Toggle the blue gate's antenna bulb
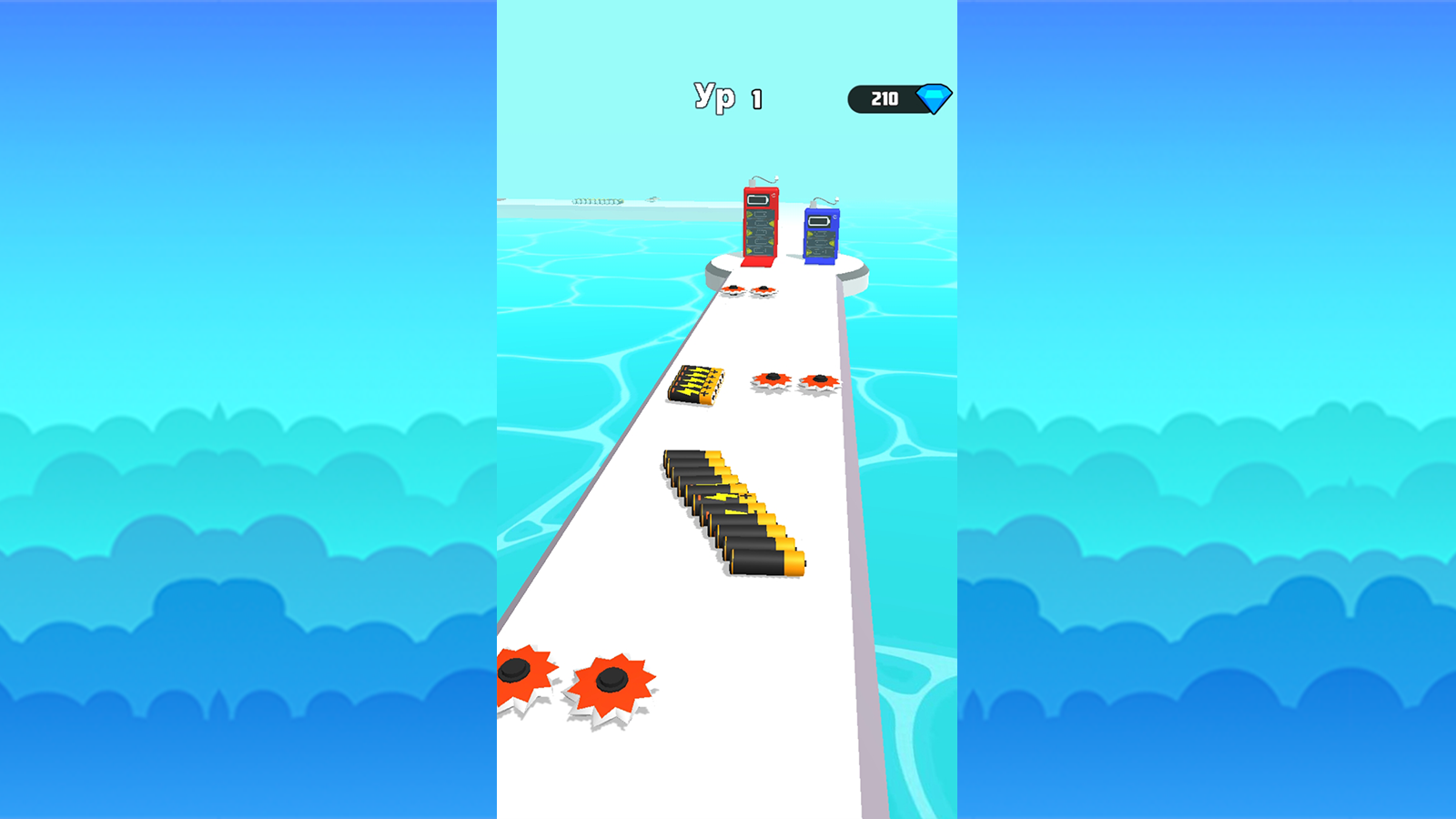The image size is (1456, 819). point(837,198)
